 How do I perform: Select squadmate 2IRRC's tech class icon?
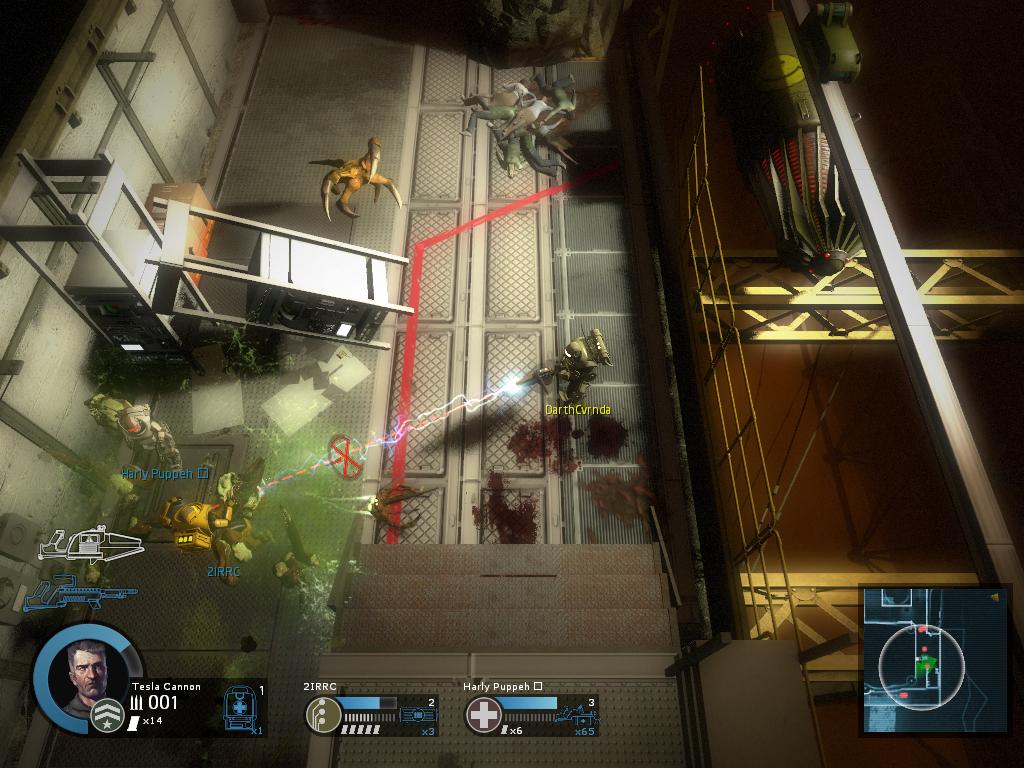[x=322, y=715]
